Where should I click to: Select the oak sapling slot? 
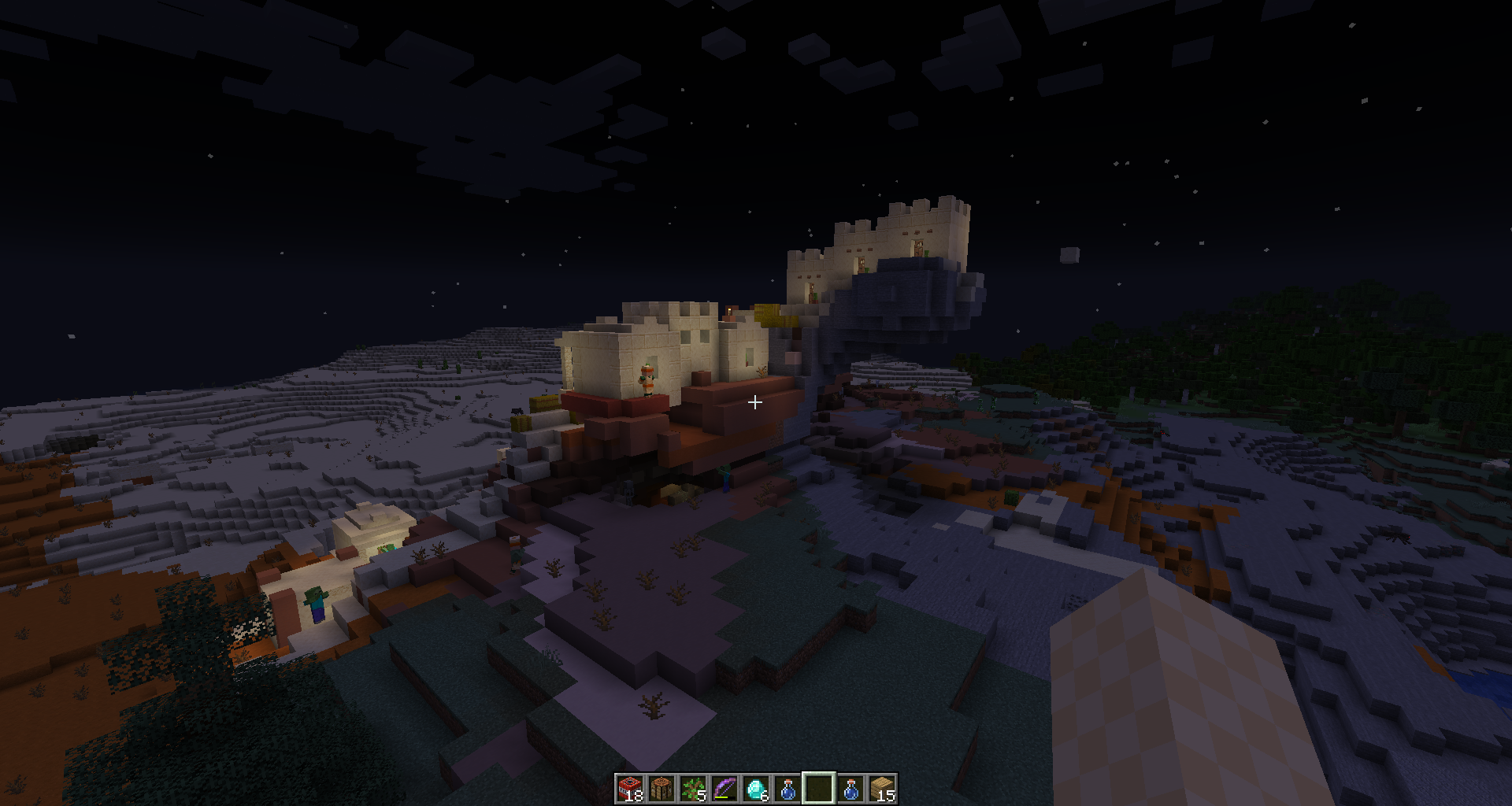point(693,788)
